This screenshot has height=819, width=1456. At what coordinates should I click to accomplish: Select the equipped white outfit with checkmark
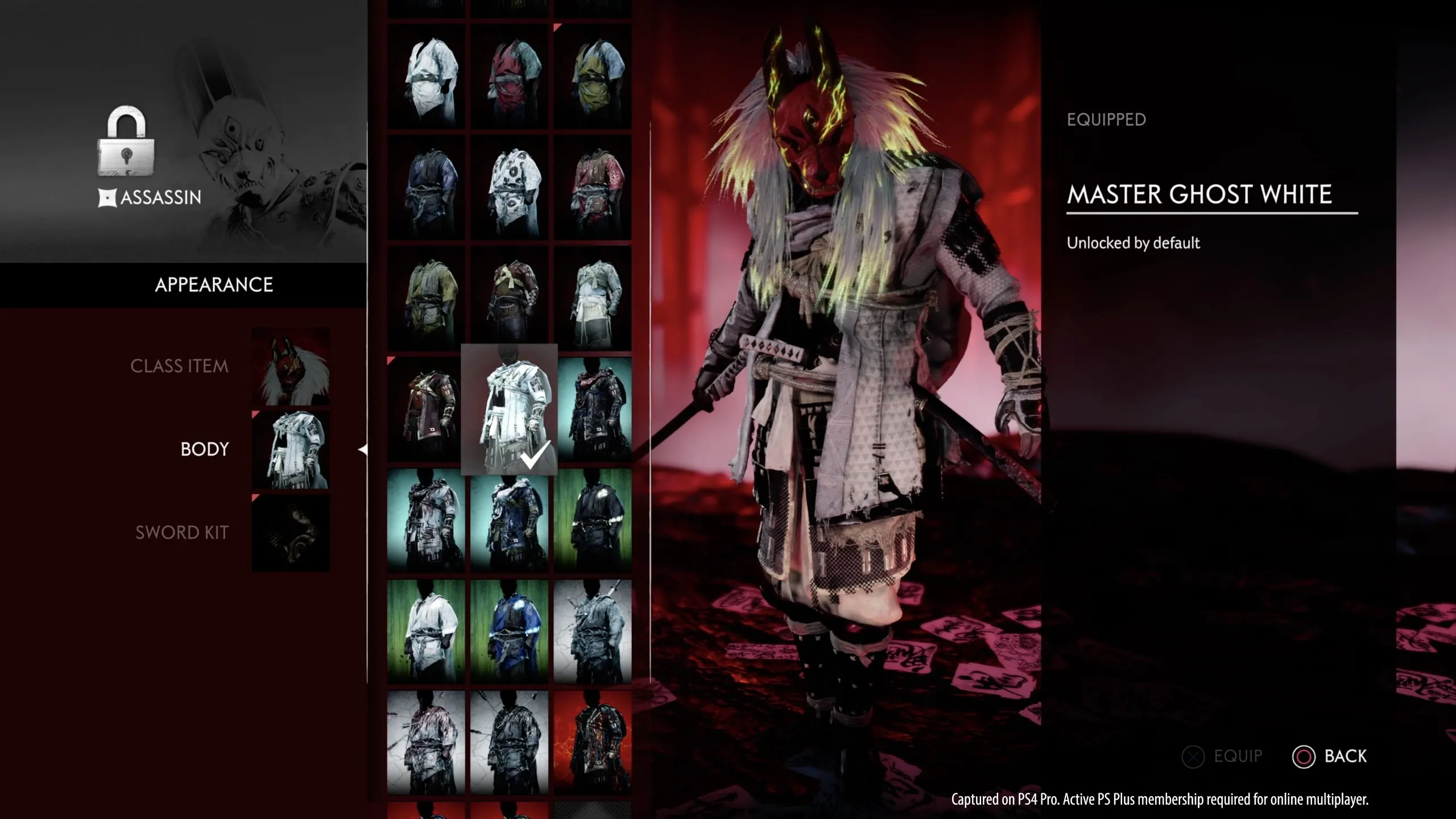(x=509, y=409)
